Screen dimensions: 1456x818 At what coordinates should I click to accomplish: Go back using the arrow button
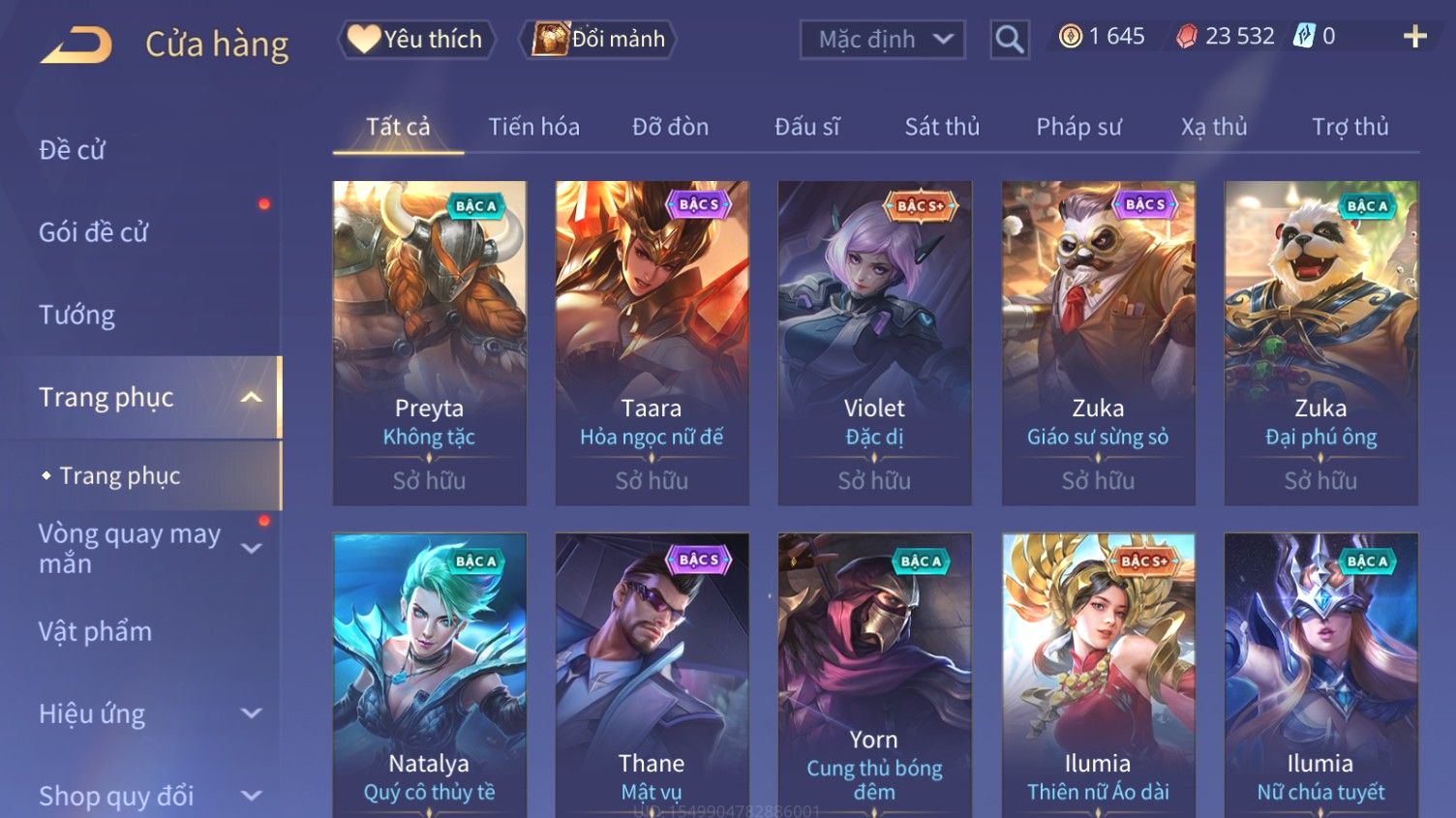[76, 45]
